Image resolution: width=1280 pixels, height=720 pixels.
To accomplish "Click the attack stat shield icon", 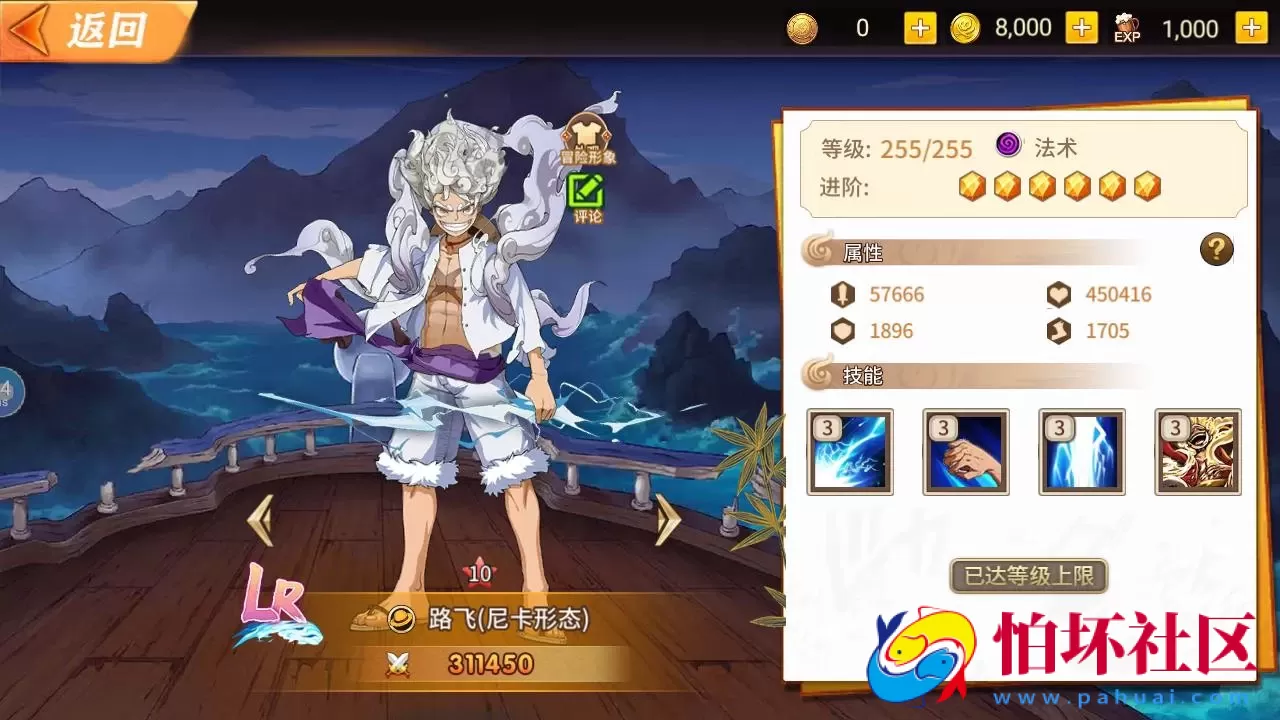I will [845, 294].
